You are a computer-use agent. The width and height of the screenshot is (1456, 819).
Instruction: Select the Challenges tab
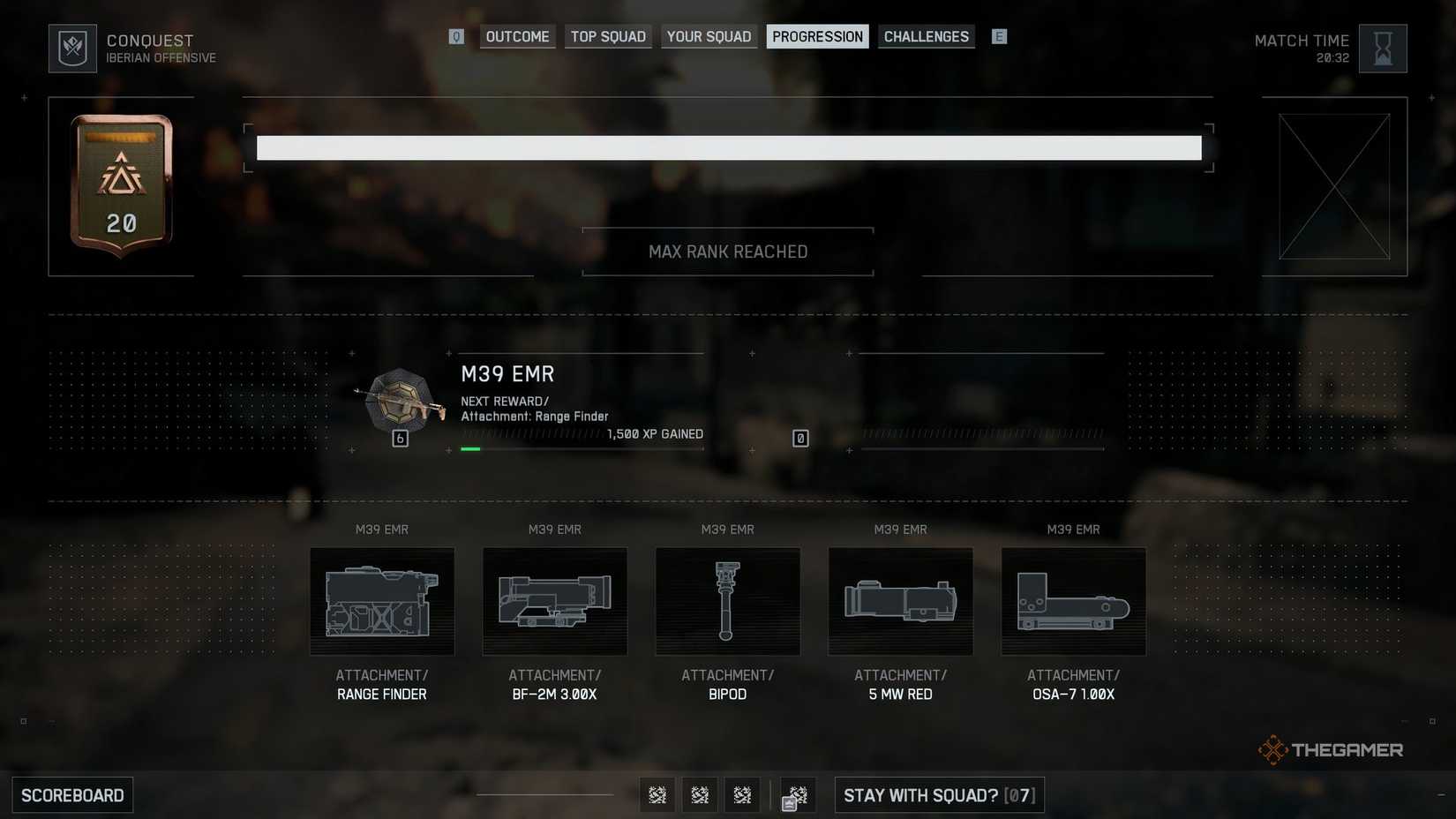[x=926, y=36]
